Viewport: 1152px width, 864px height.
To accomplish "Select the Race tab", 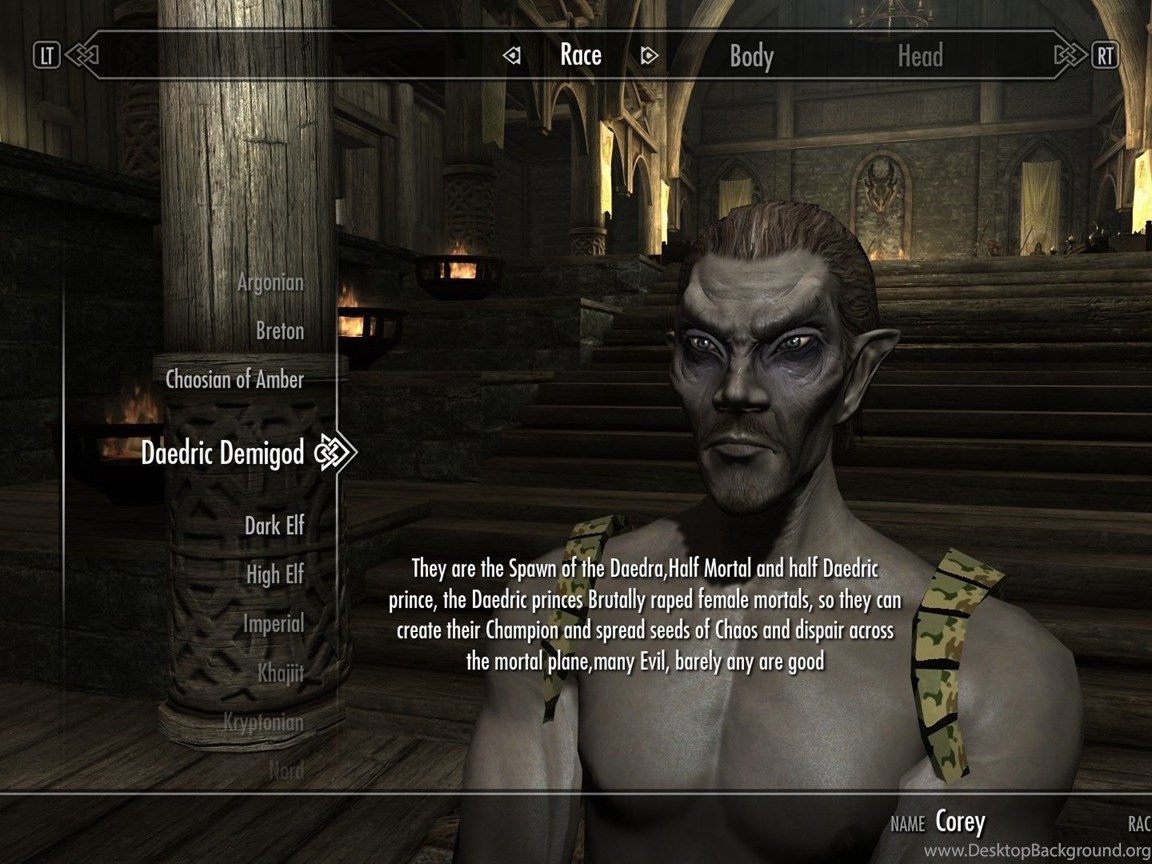I will click(581, 55).
